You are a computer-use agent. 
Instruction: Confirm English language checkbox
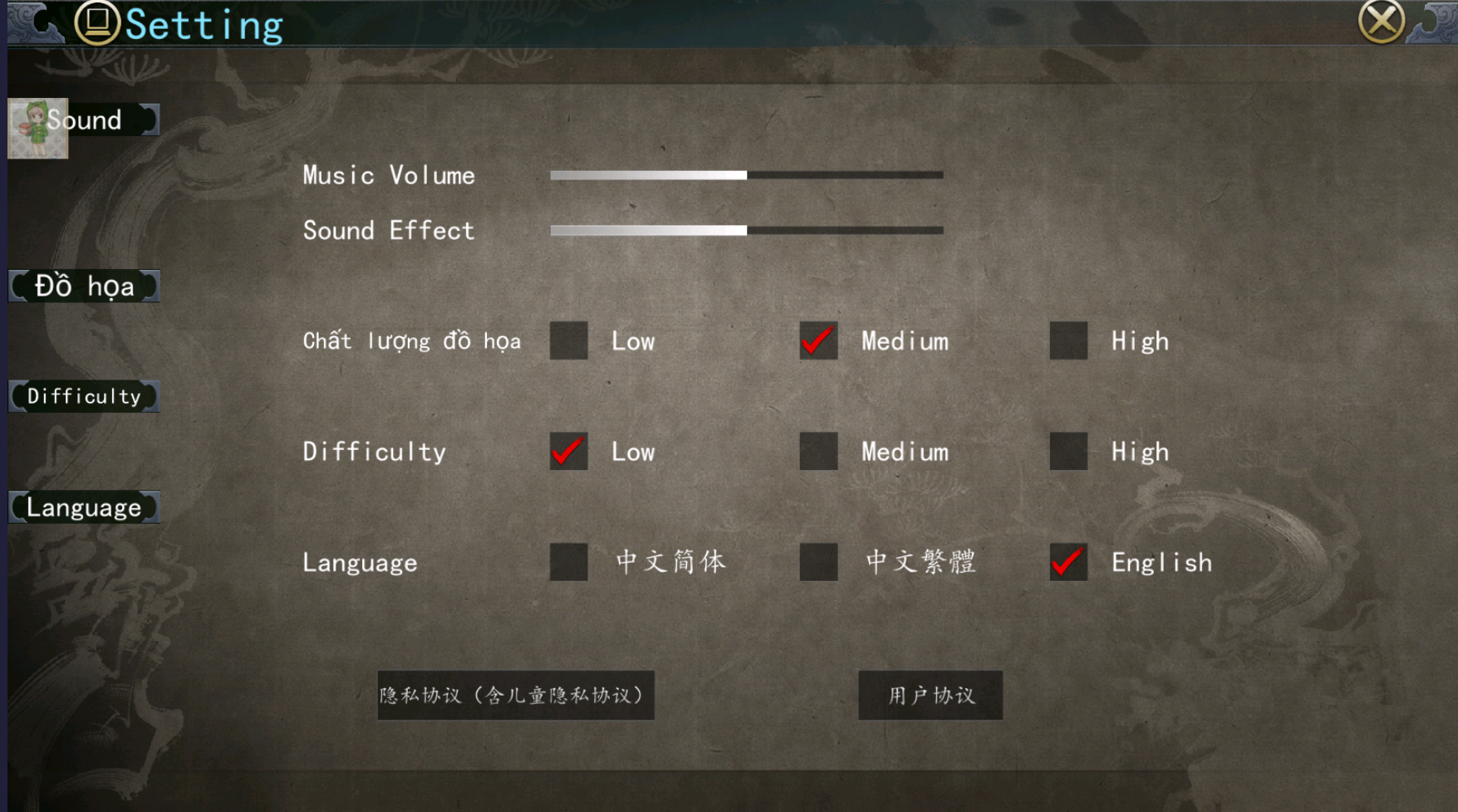coord(1068,563)
